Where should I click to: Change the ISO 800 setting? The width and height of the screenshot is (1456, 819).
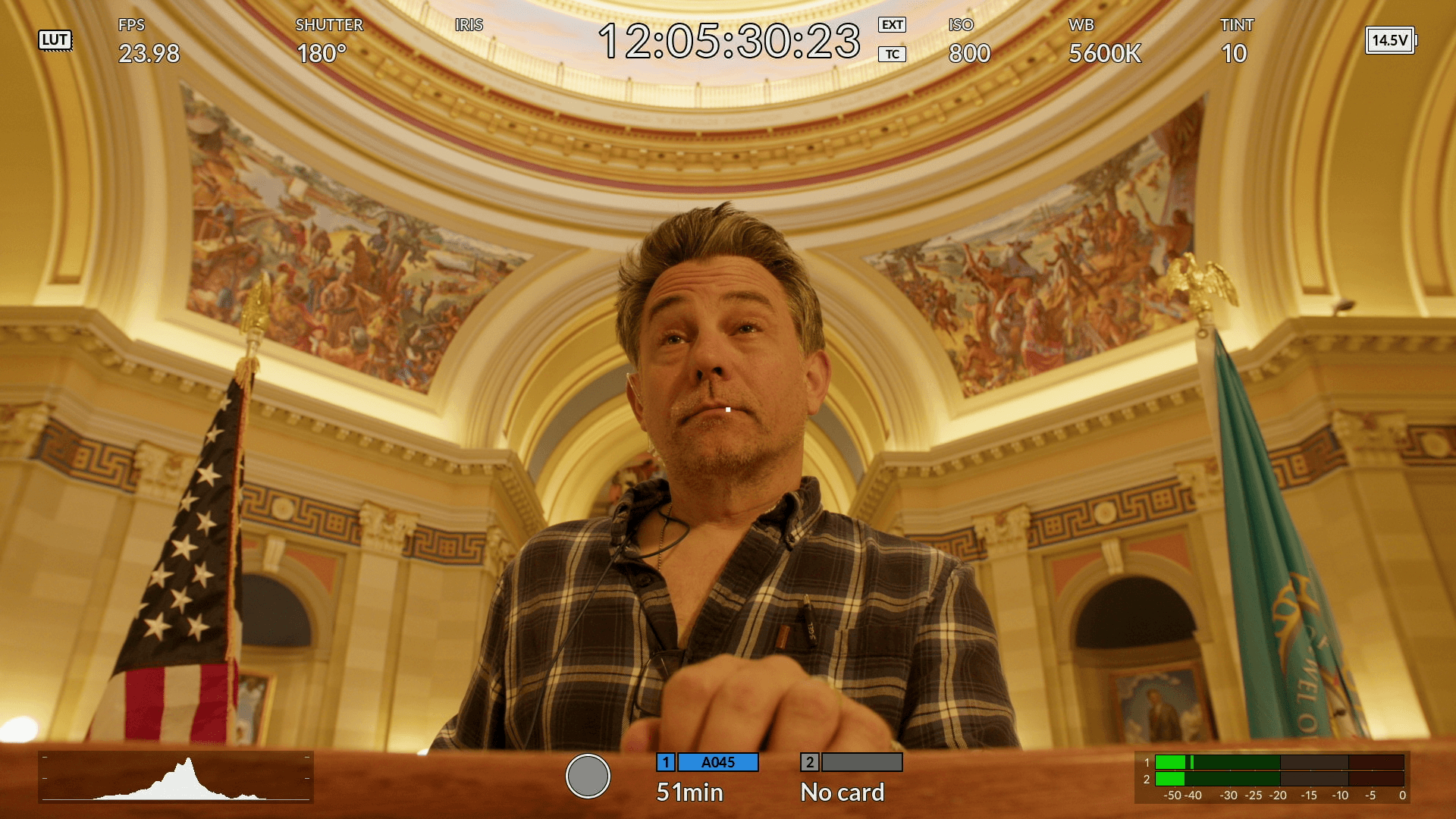tap(968, 42)
